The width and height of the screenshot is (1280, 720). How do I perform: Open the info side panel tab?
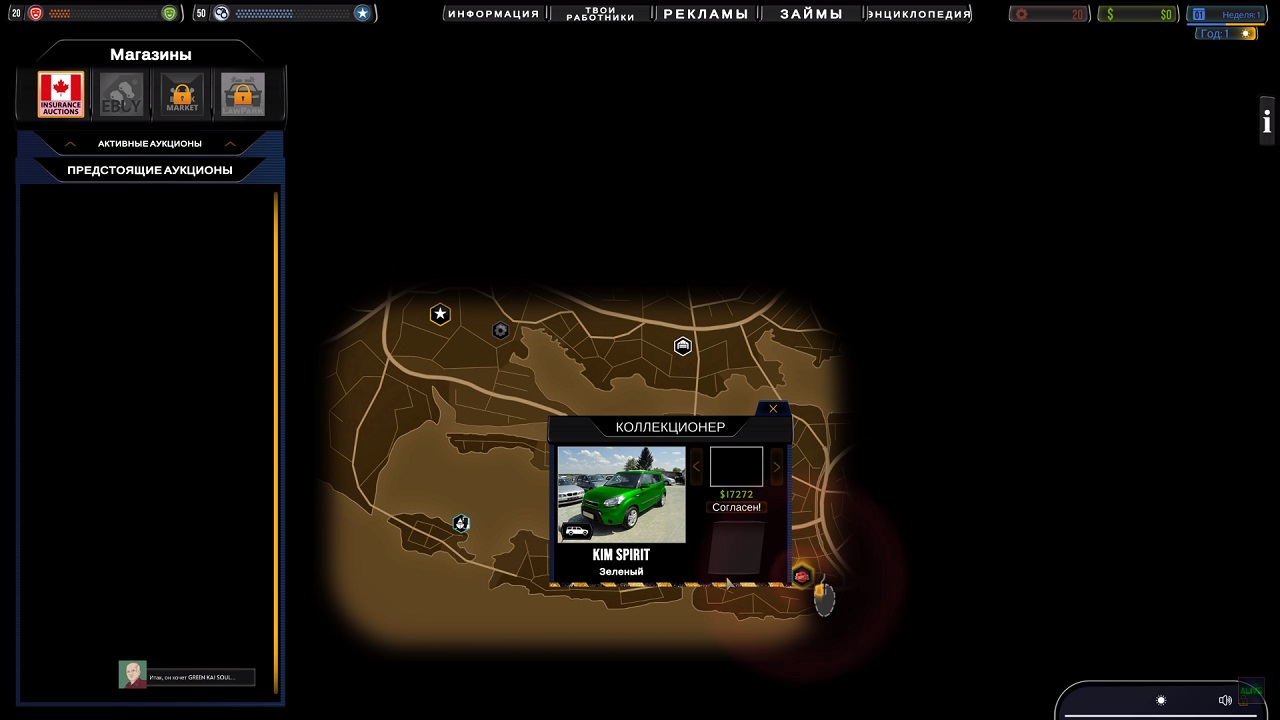(1267, 122)
